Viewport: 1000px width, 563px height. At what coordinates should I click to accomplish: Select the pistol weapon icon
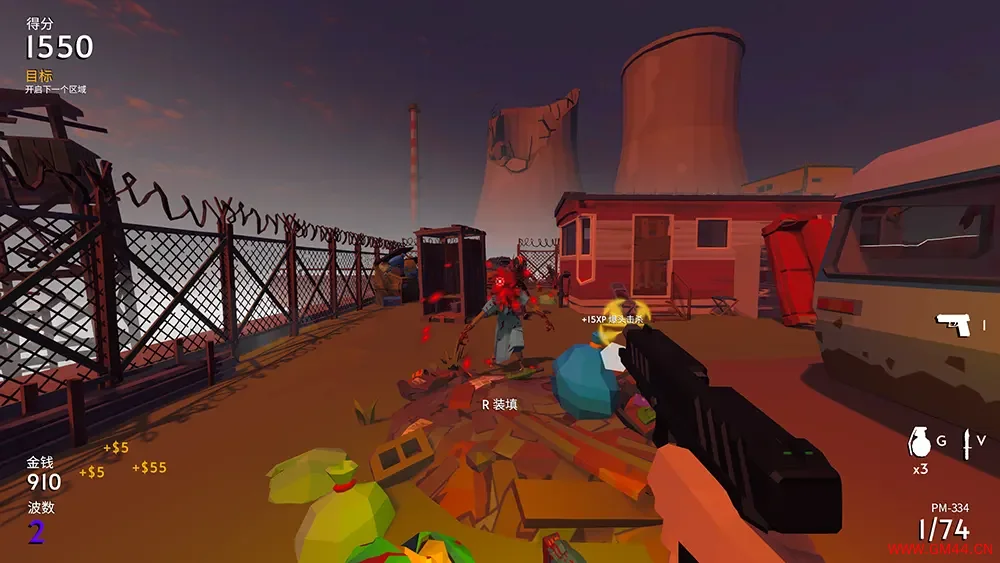954,325
